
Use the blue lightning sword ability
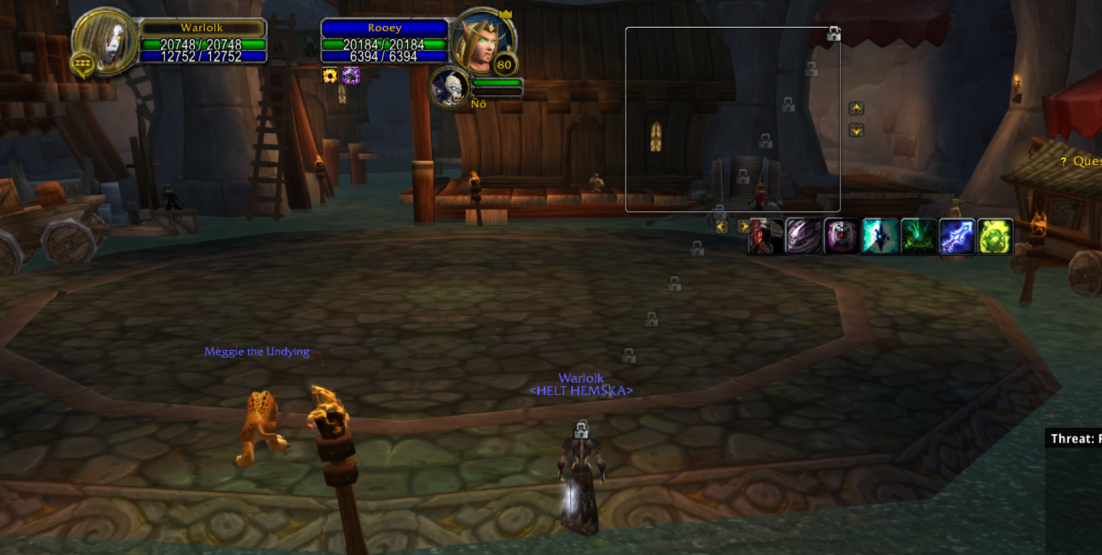(957, 237)
